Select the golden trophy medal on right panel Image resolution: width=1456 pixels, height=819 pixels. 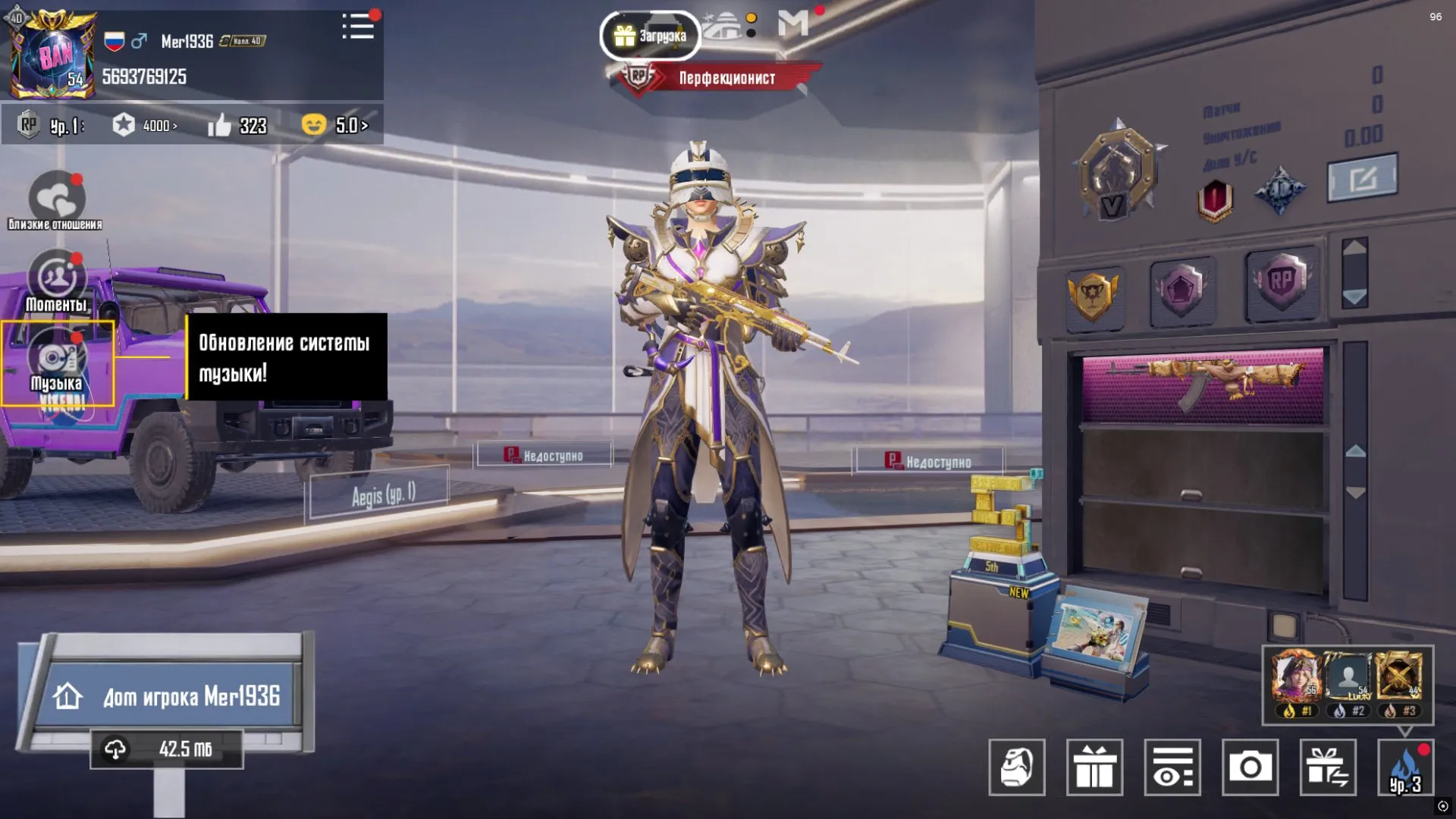click(1094, 296)
